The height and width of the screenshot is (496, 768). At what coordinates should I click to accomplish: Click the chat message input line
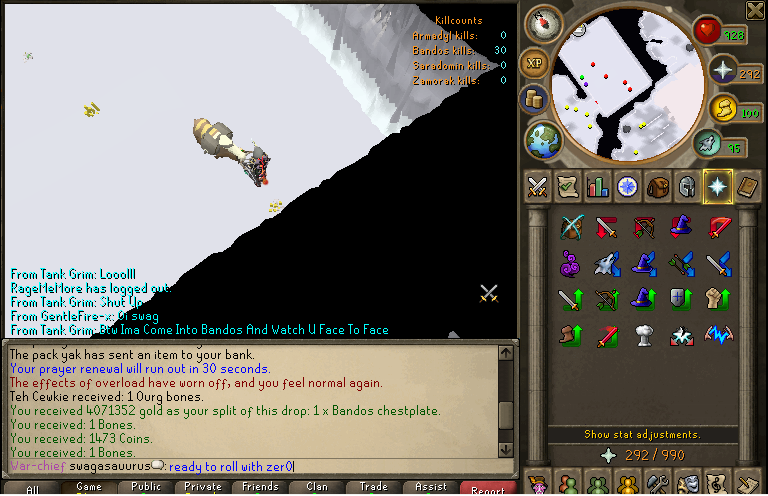(250, 466)
